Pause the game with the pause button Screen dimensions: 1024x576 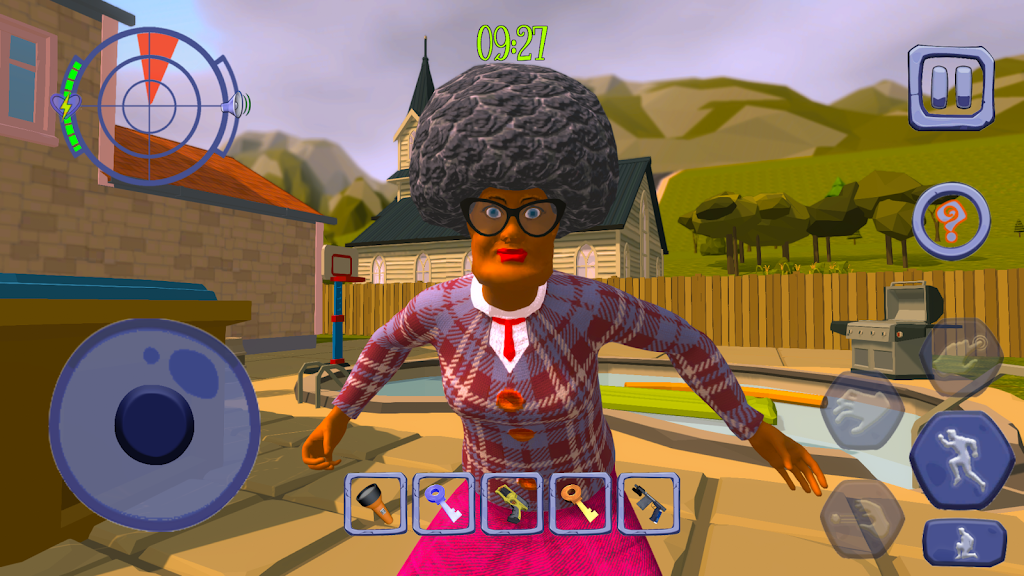tap(950, 87)
